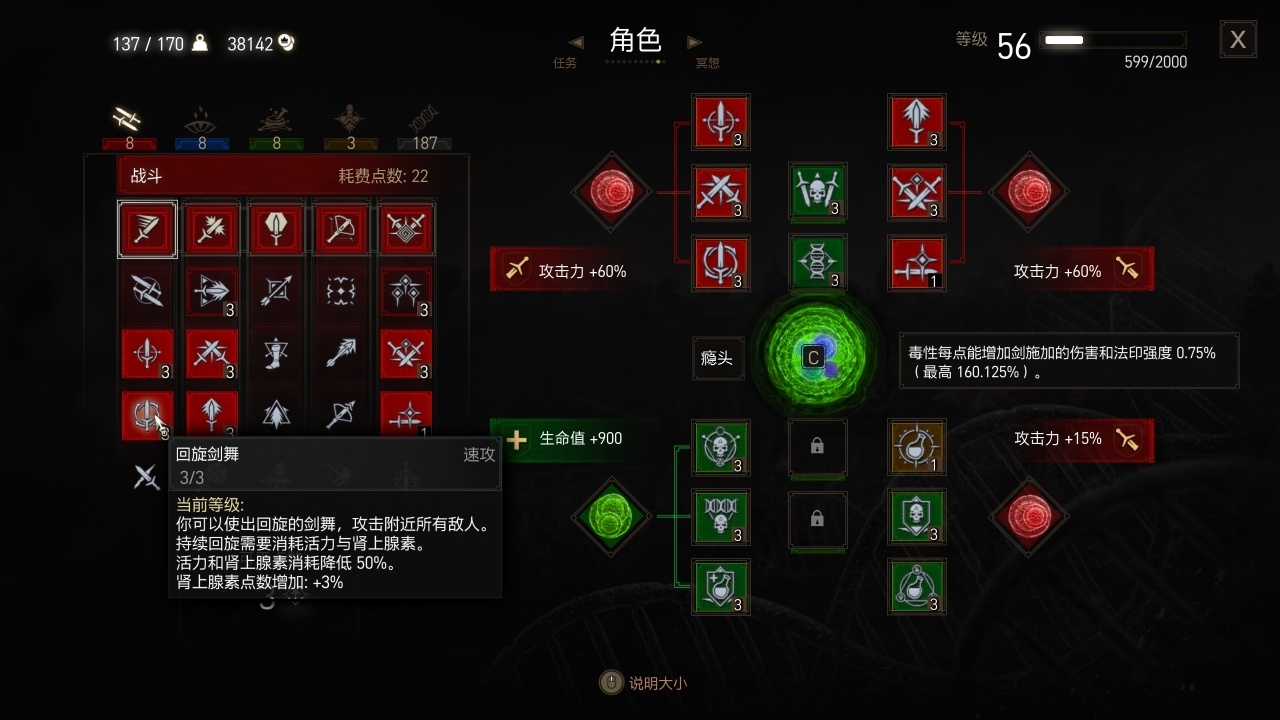This screenshot has width=1280, height=720.
Task: Click the green mutagen diamond near 生命值 +900
Action: (611, 517)
